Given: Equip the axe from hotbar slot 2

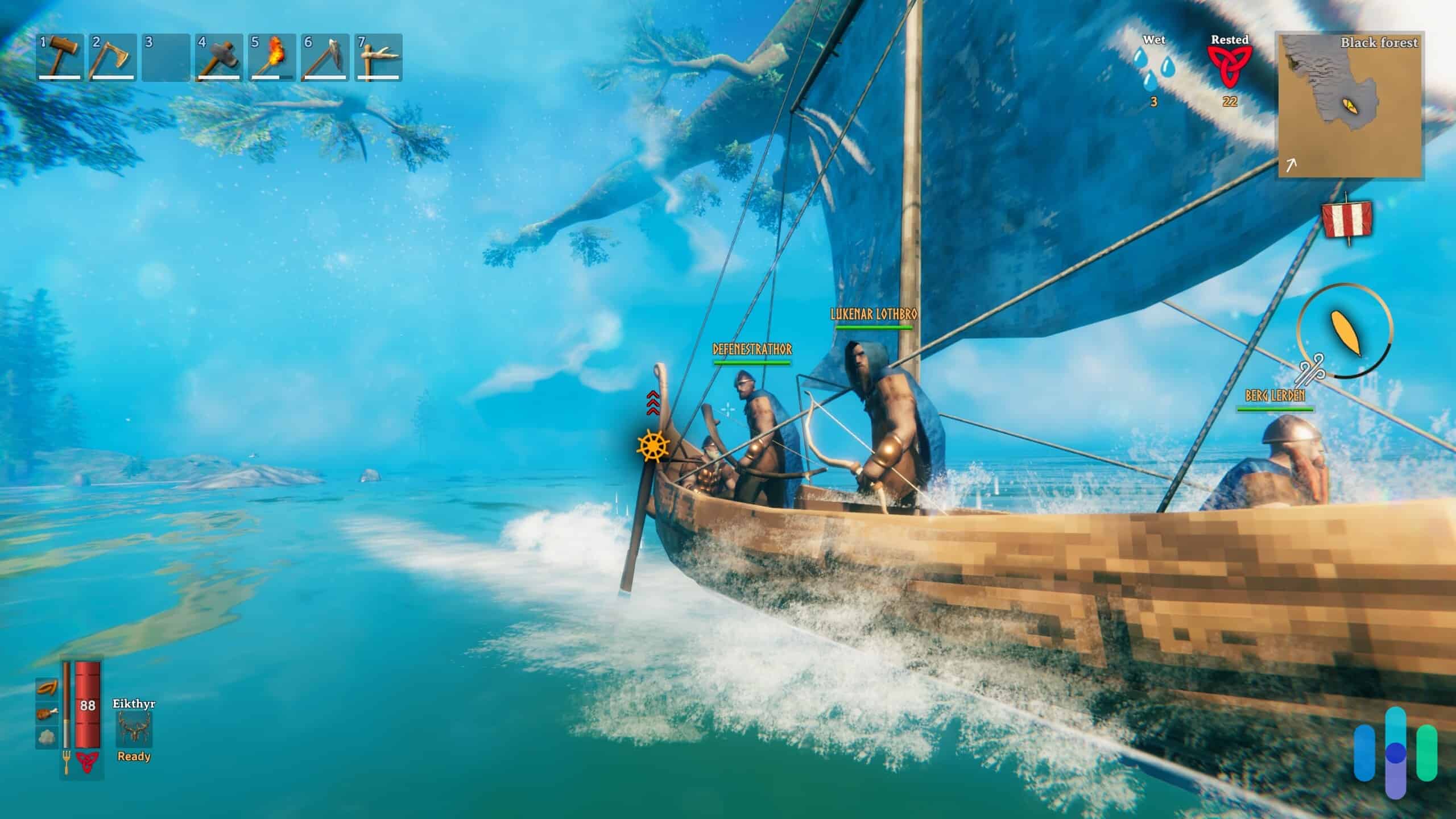Looking at the screenshot, I should [x=113, y=57].
